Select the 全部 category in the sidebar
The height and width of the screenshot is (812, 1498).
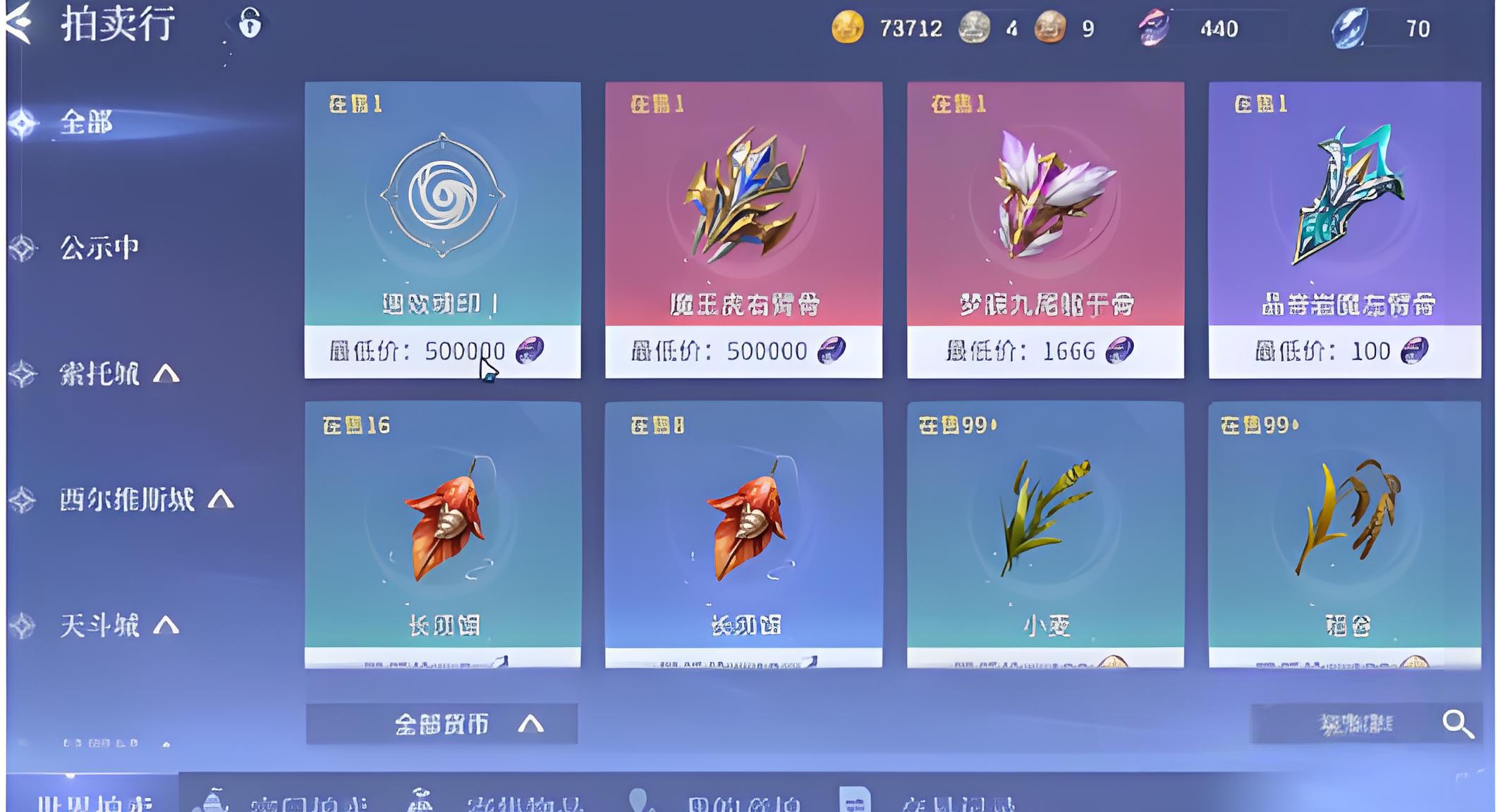[x=86, y=123]
